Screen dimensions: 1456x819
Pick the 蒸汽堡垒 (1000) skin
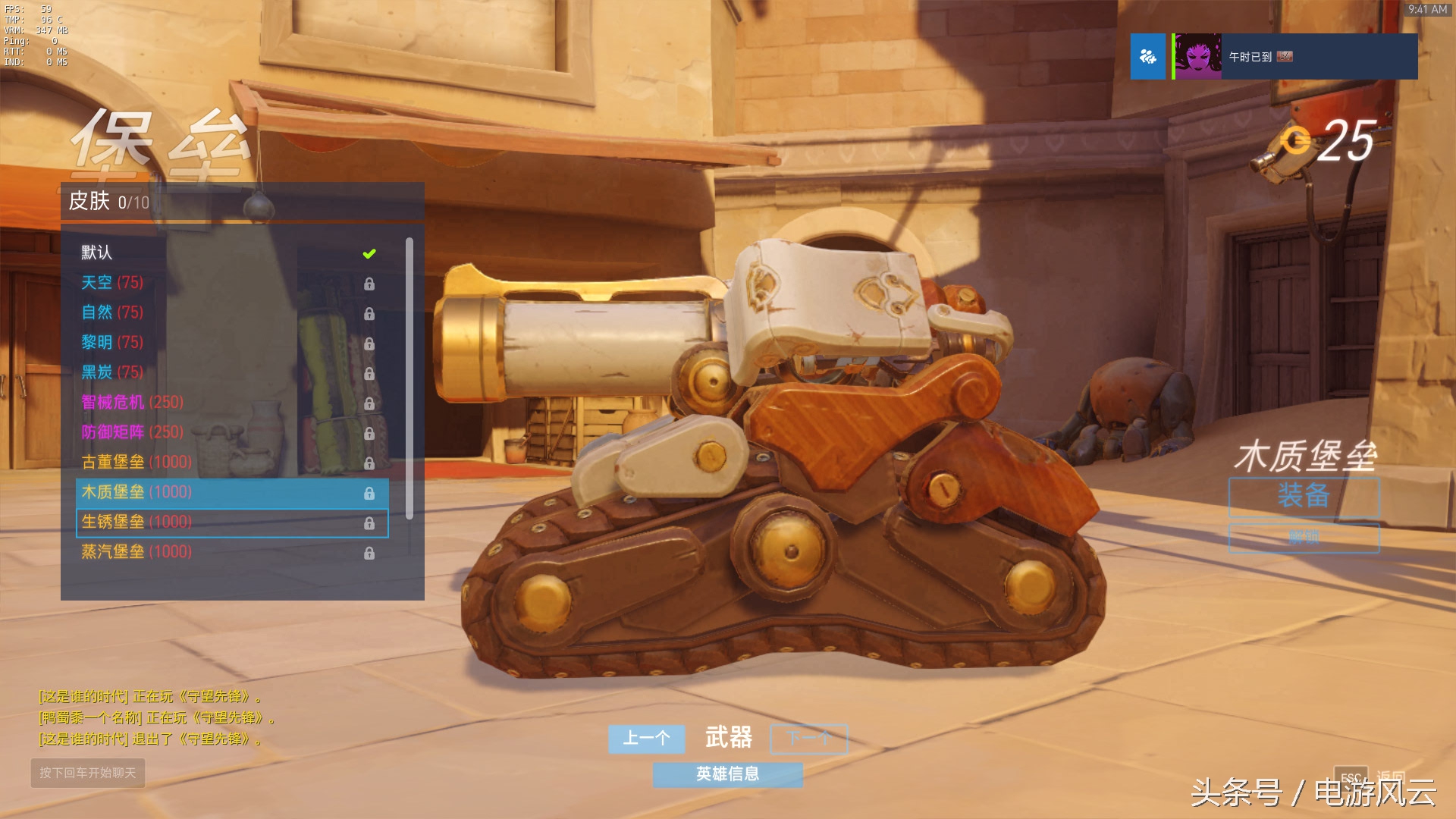(227, 552)
